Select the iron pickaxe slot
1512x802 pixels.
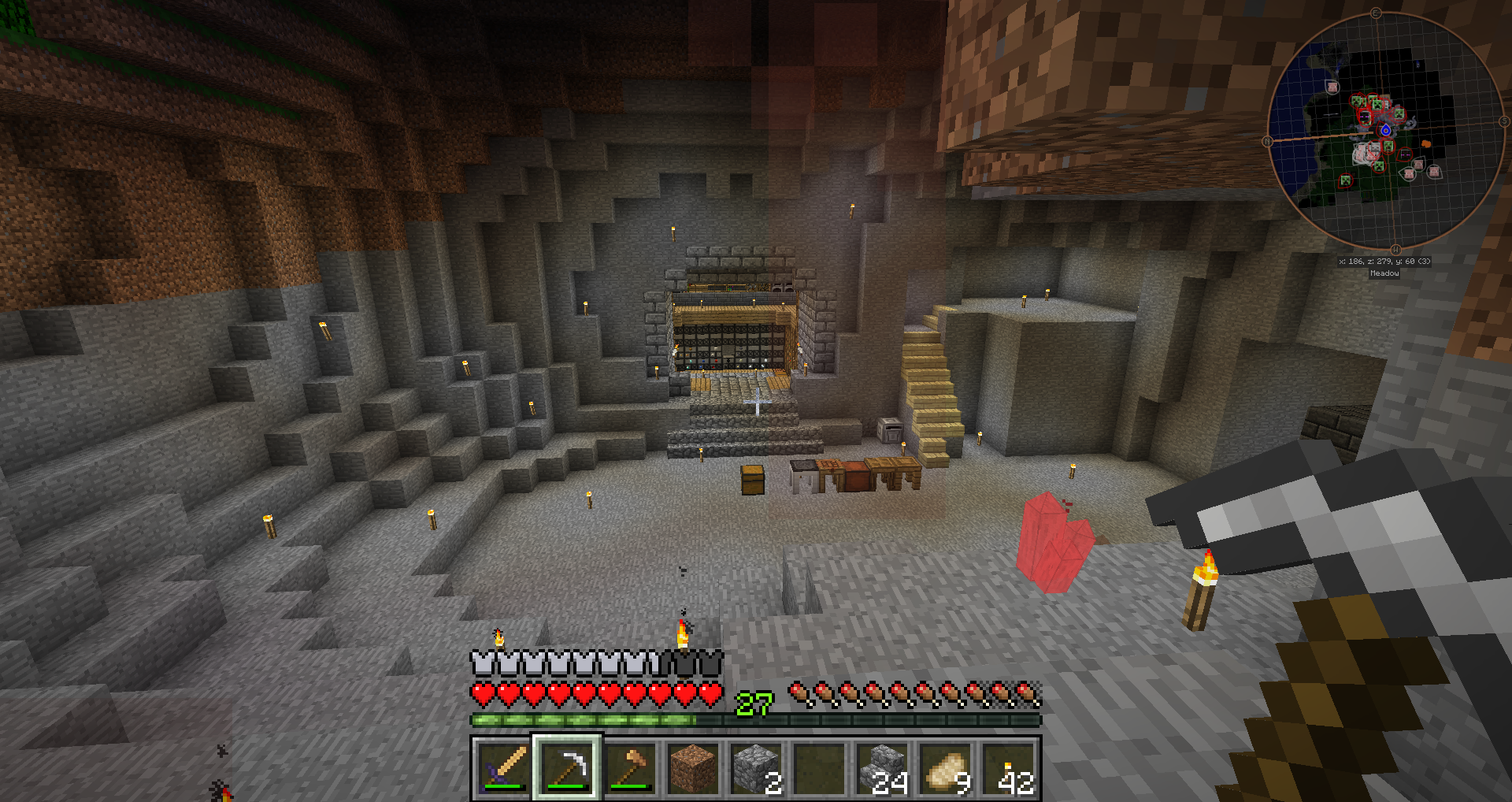click(x=567, y=768)
